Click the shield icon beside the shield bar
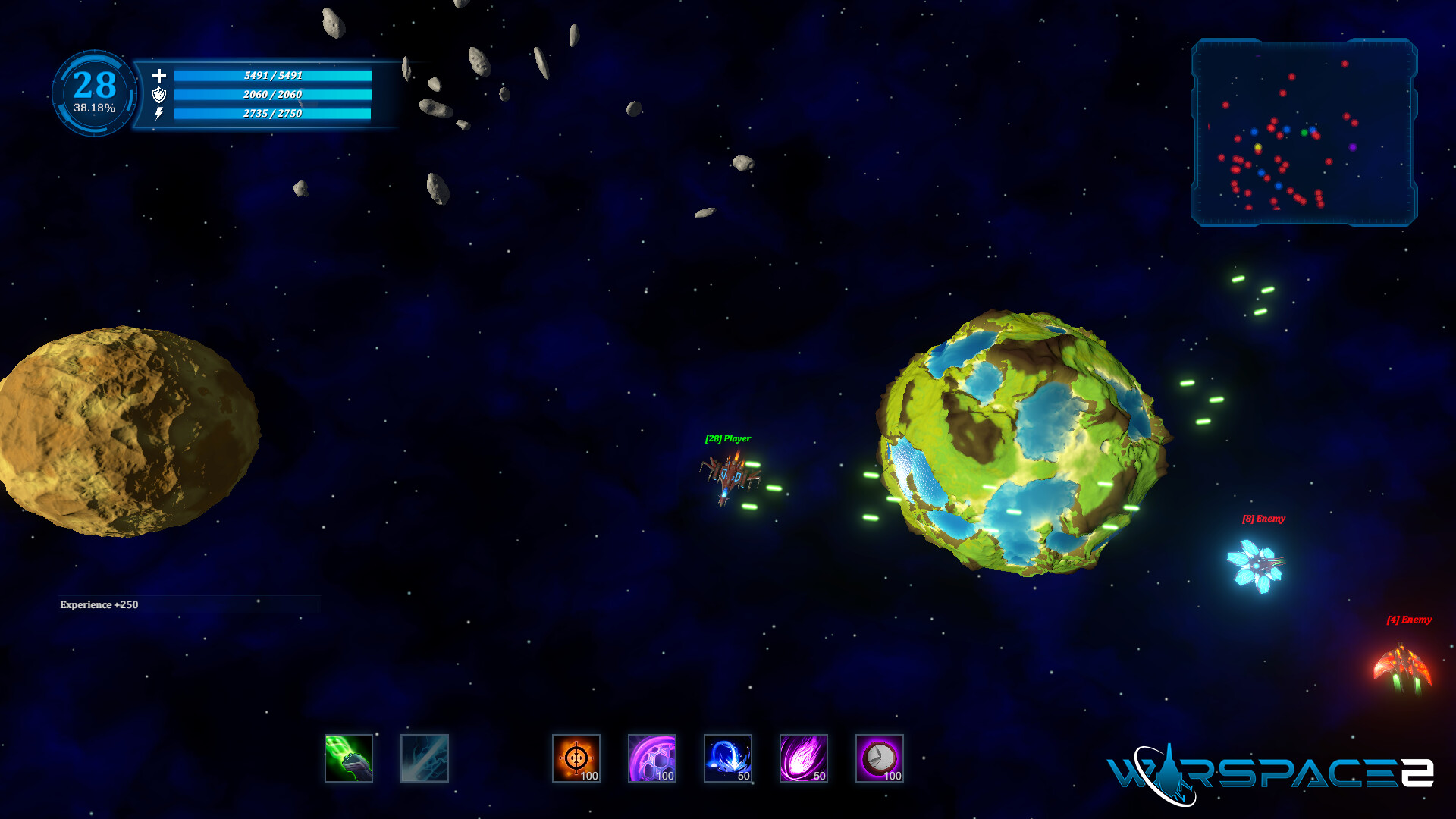Screen dimensions: 1456x819 tap(159, 96)
